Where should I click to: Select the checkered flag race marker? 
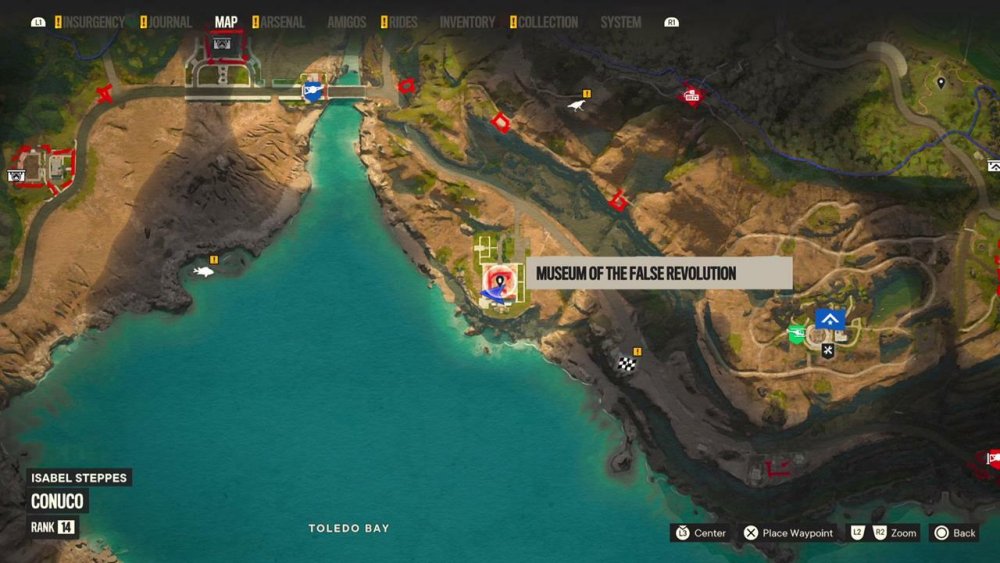click(627, 364)
